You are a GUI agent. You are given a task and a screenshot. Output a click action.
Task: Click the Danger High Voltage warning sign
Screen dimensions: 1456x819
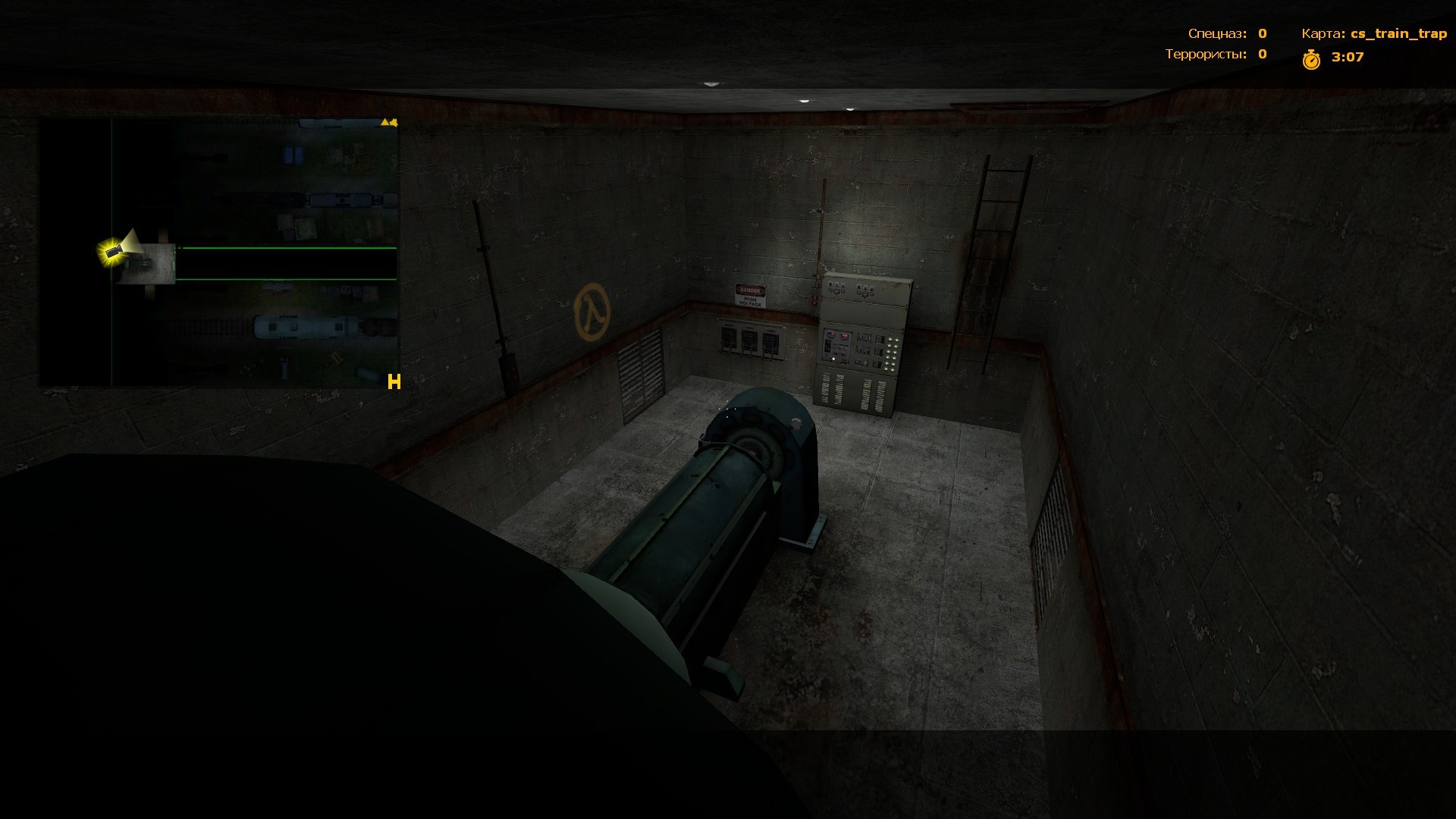tap(749, 296)
